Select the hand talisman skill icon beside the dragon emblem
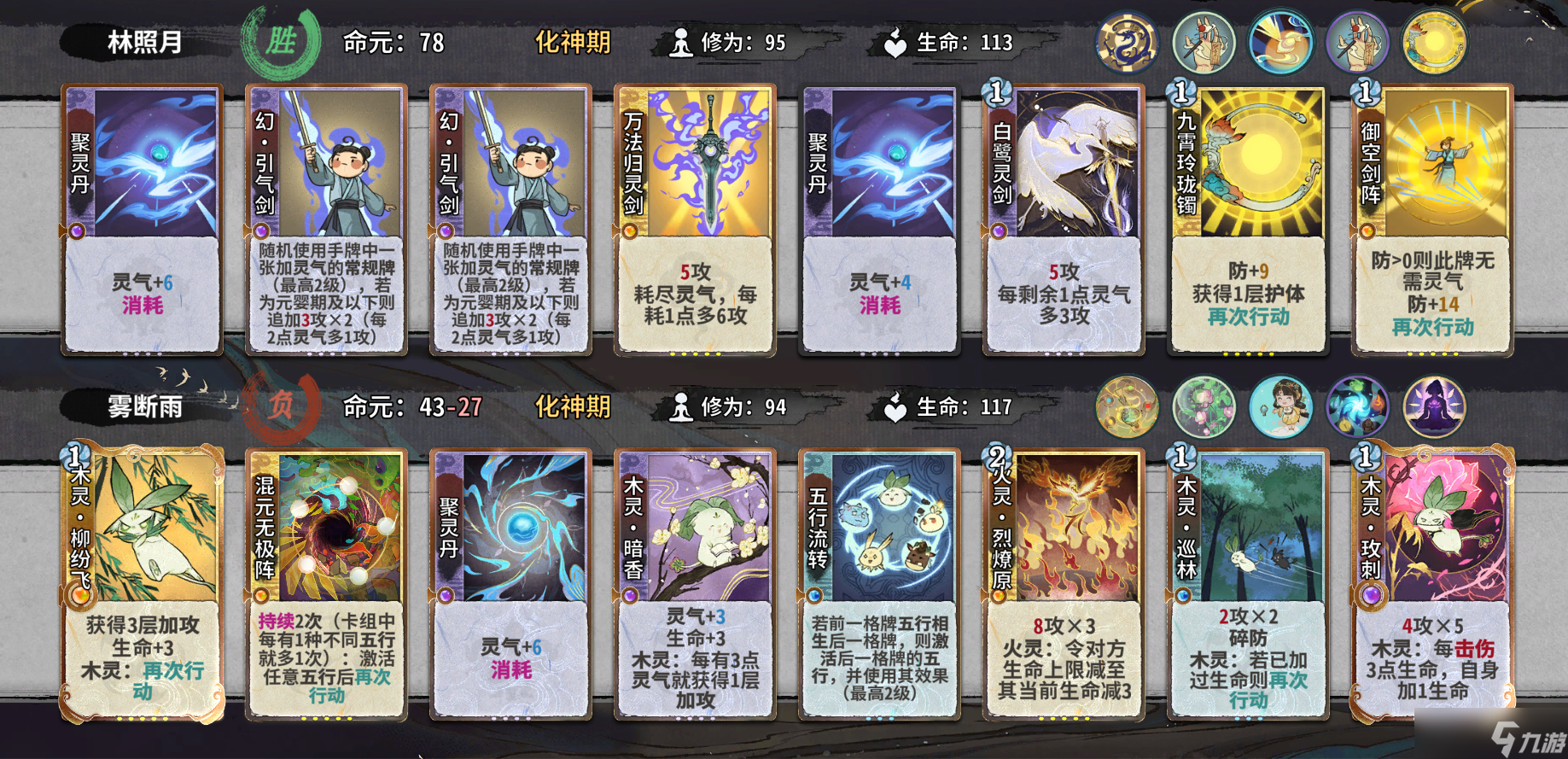 click(x=1203, y=40)
